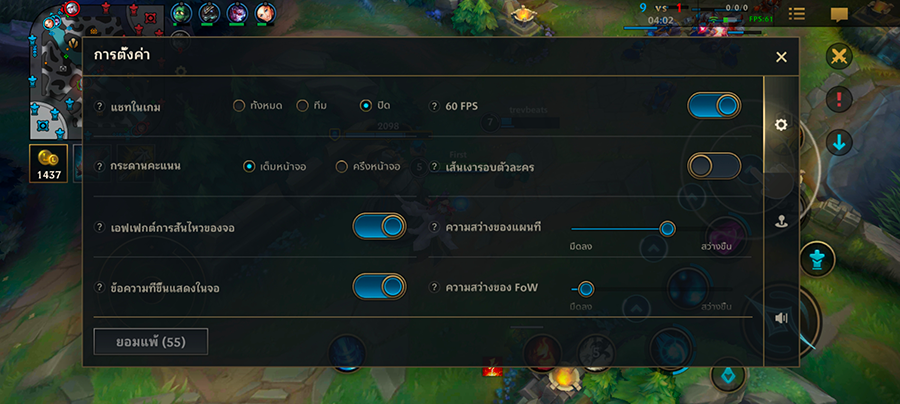Screen dimensions: 900x404
Task: Open the chat bubble icon
Action: (x=839, y=14)
